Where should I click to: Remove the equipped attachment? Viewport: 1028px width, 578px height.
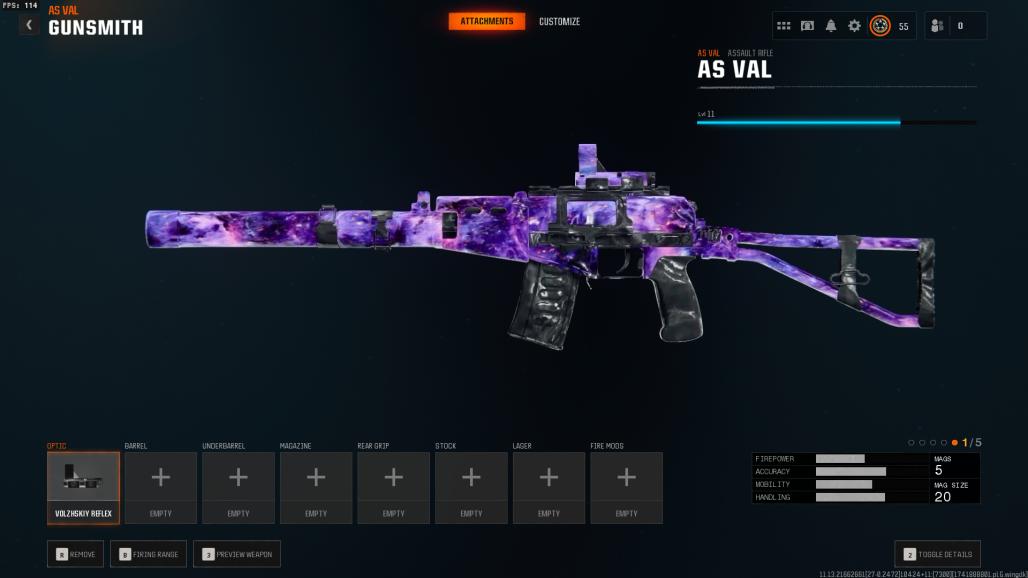tap(75, 554)
